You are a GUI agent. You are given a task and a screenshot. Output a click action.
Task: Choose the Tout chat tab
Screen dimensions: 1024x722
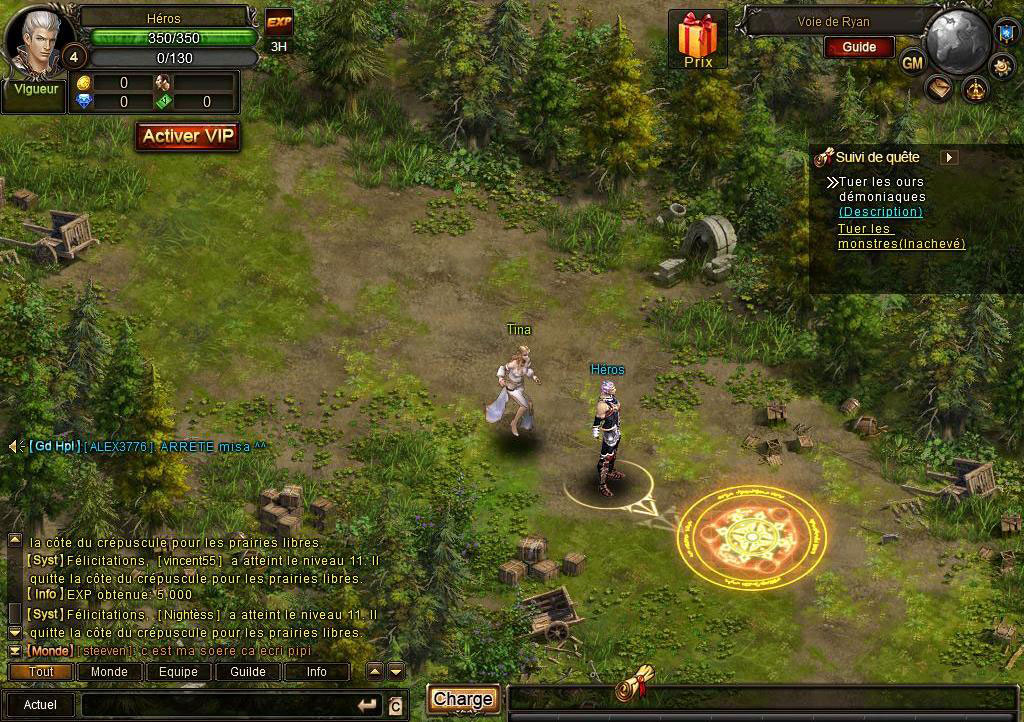pos(41,672)
